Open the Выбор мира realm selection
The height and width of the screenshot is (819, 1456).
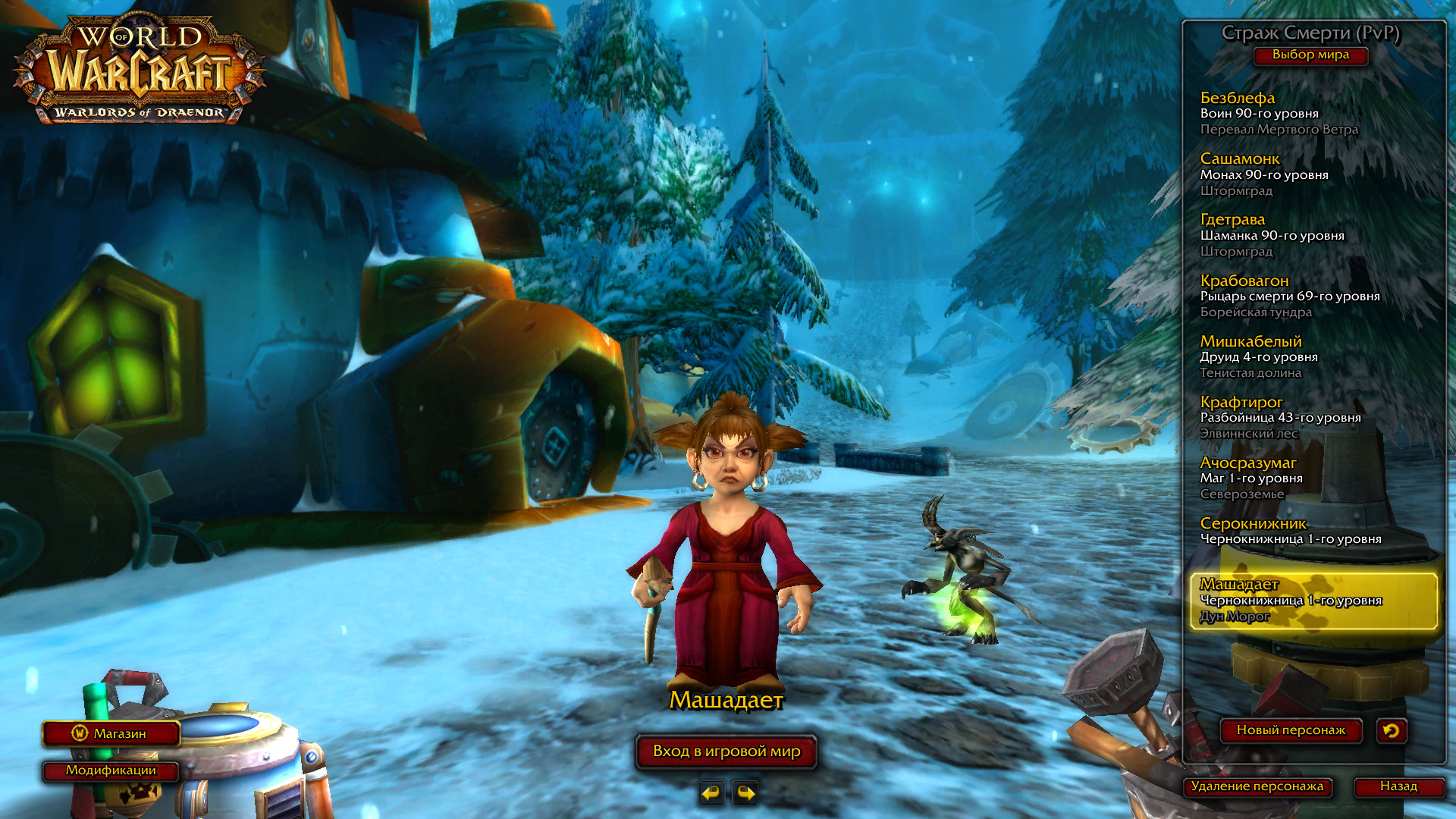pos(1310,55)
